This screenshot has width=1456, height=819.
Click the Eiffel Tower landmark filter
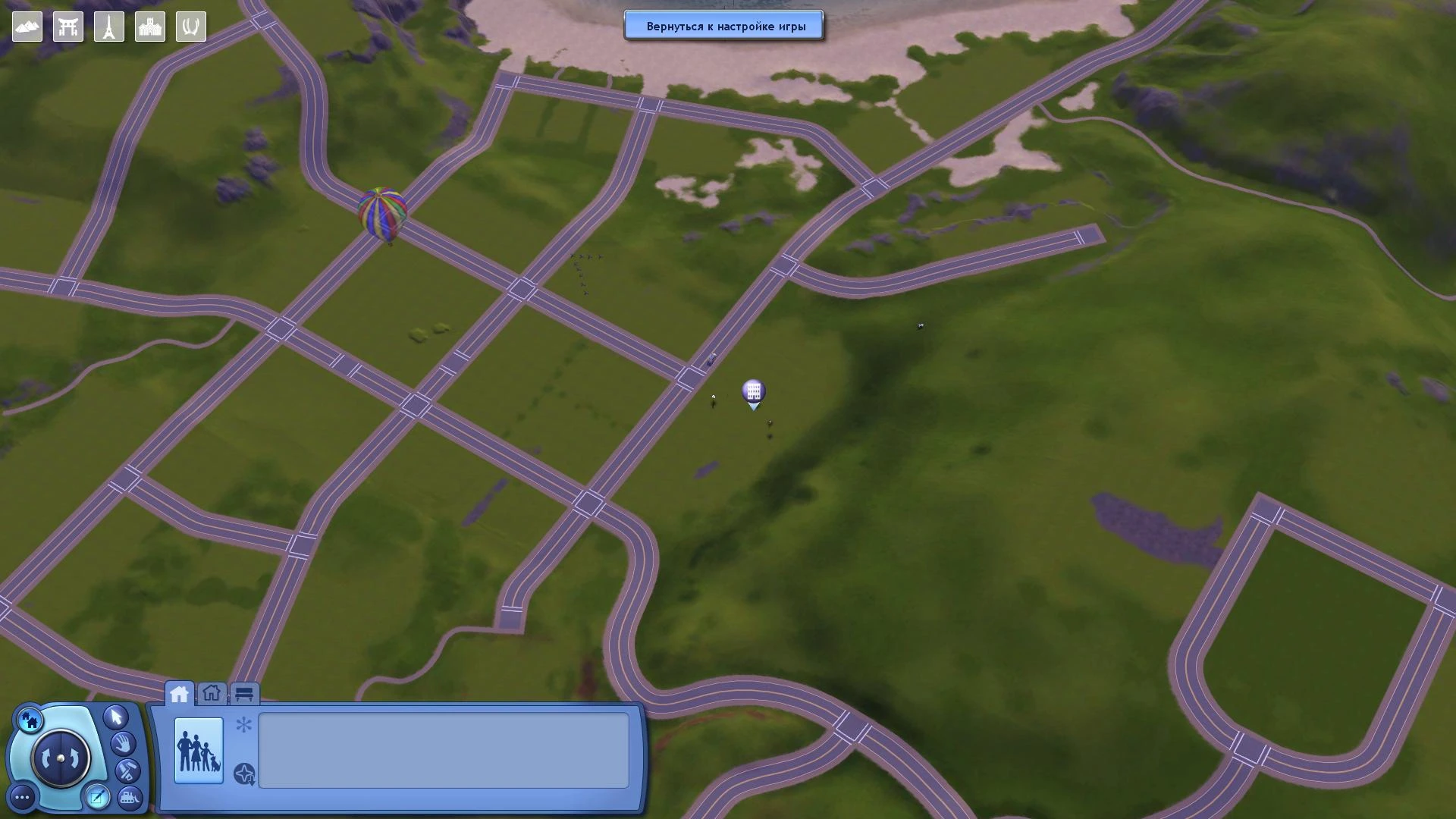point(108,26)
